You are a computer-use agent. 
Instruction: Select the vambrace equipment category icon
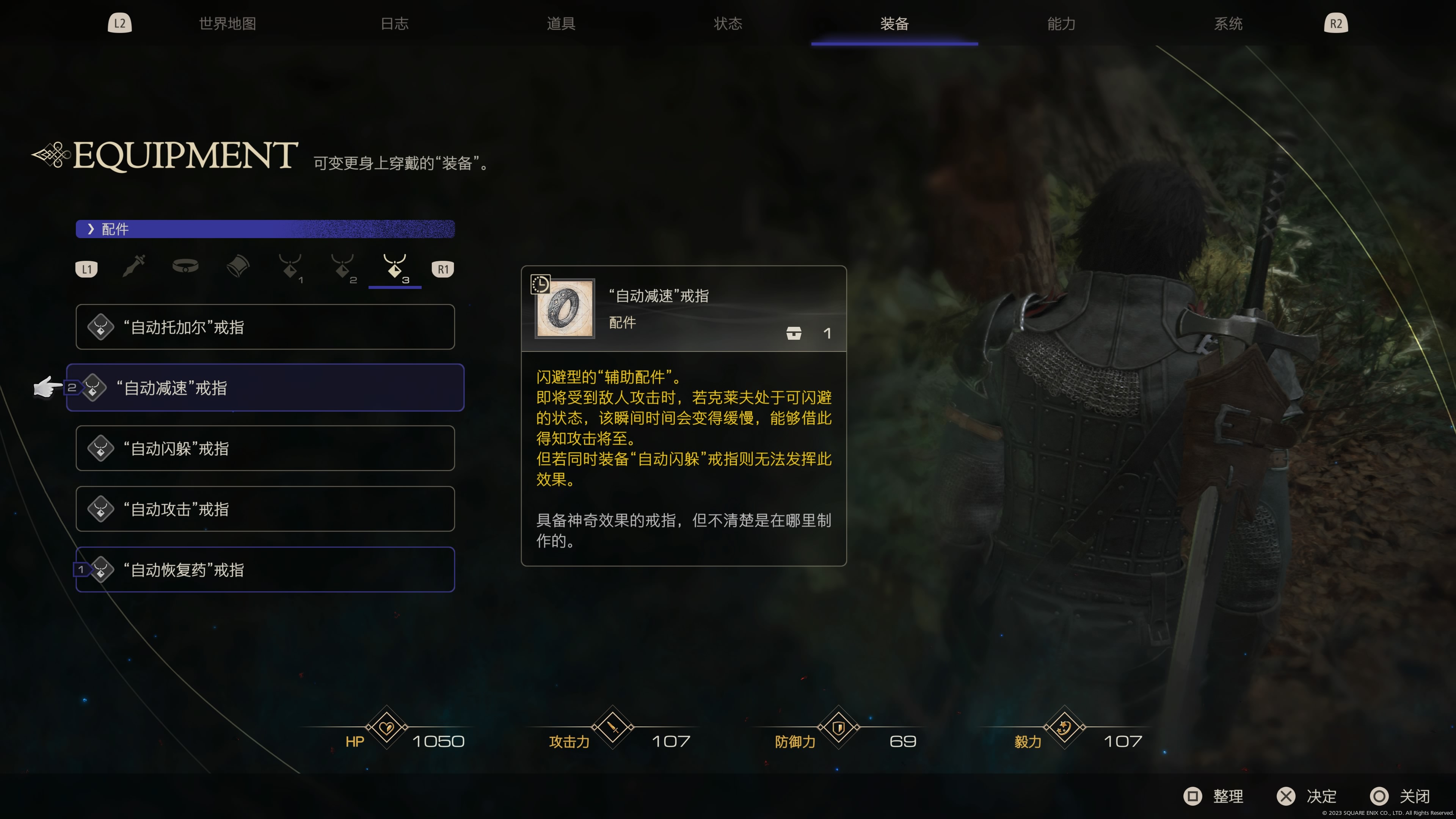pyautogui.click(x=238, y=266)
